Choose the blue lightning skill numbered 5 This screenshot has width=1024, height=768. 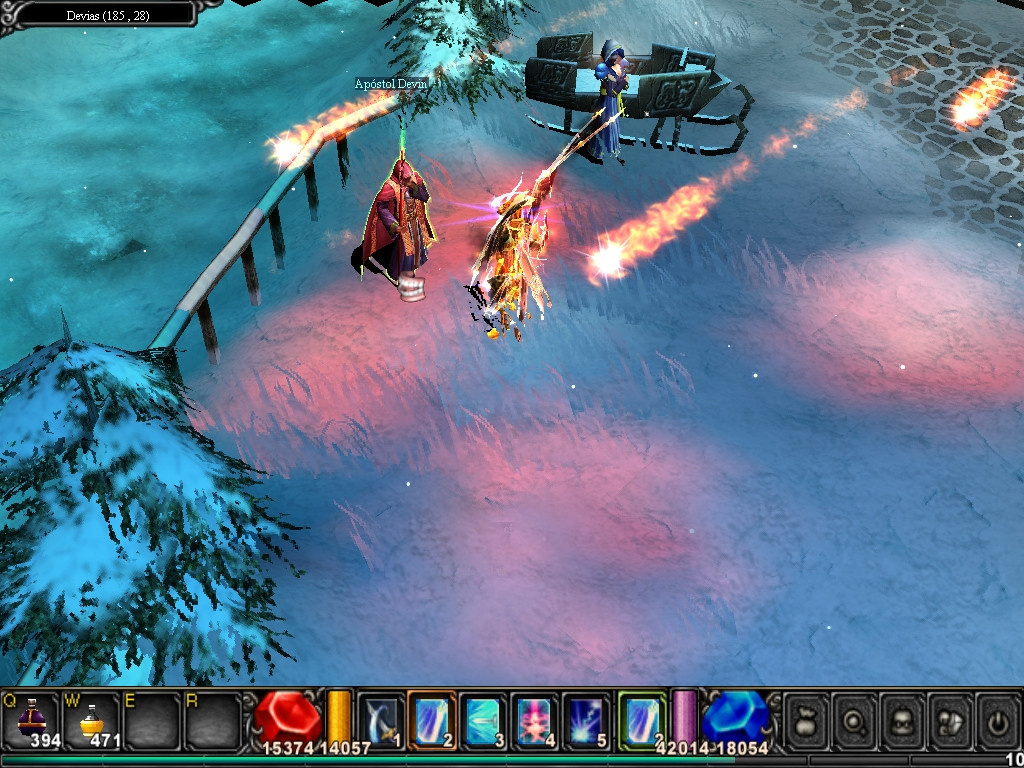pyautogui.click(x=586, y=720)
